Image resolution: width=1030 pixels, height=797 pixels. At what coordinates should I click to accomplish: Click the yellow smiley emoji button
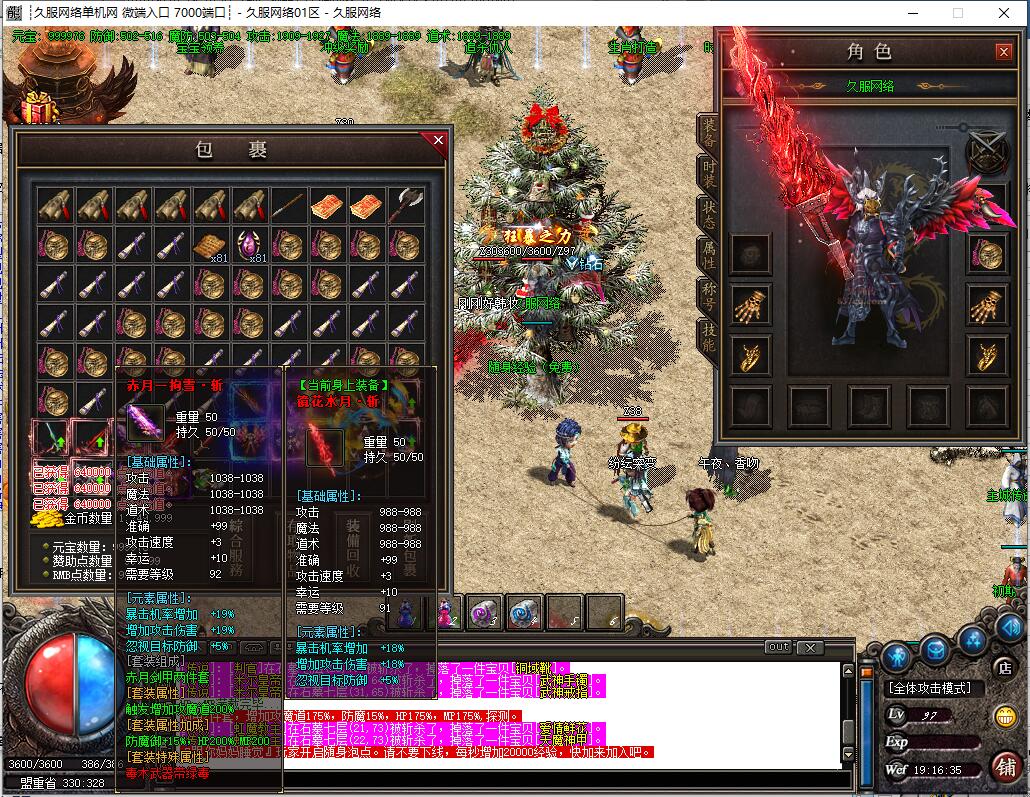(1004, 716)
